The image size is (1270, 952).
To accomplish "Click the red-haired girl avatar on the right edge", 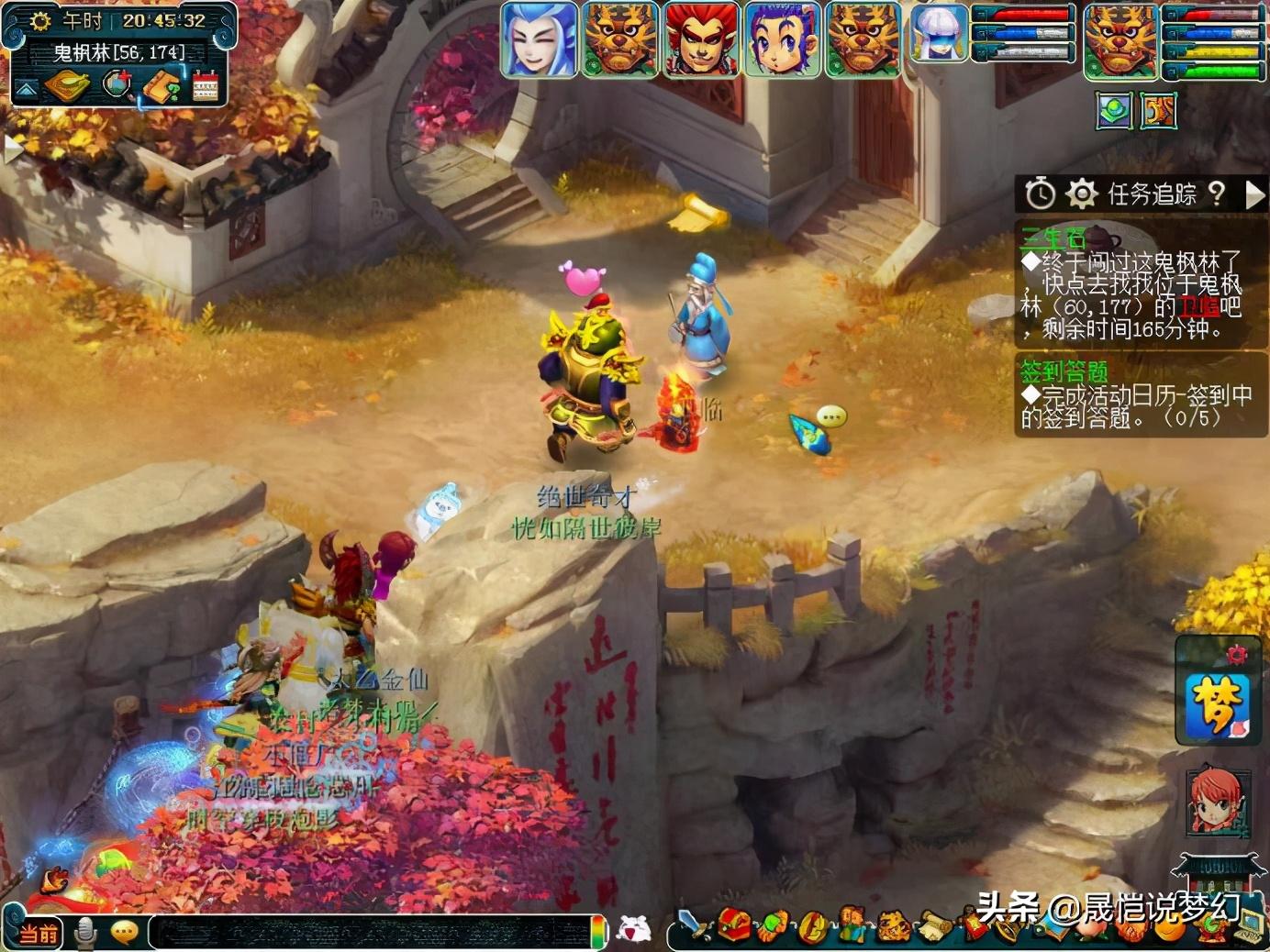I will point(1217,801).
